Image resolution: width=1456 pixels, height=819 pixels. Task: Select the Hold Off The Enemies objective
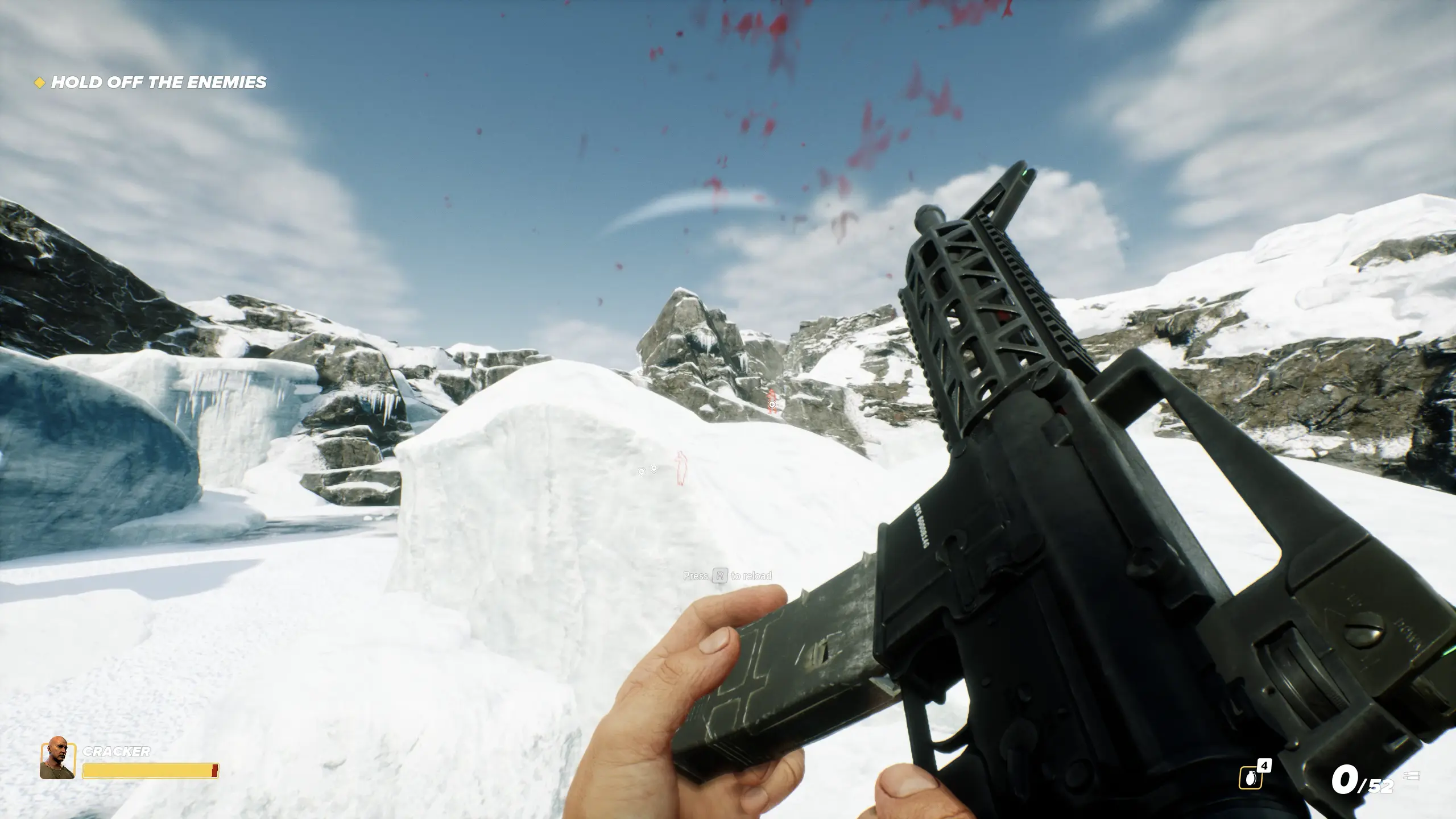(x=158, y=82)
